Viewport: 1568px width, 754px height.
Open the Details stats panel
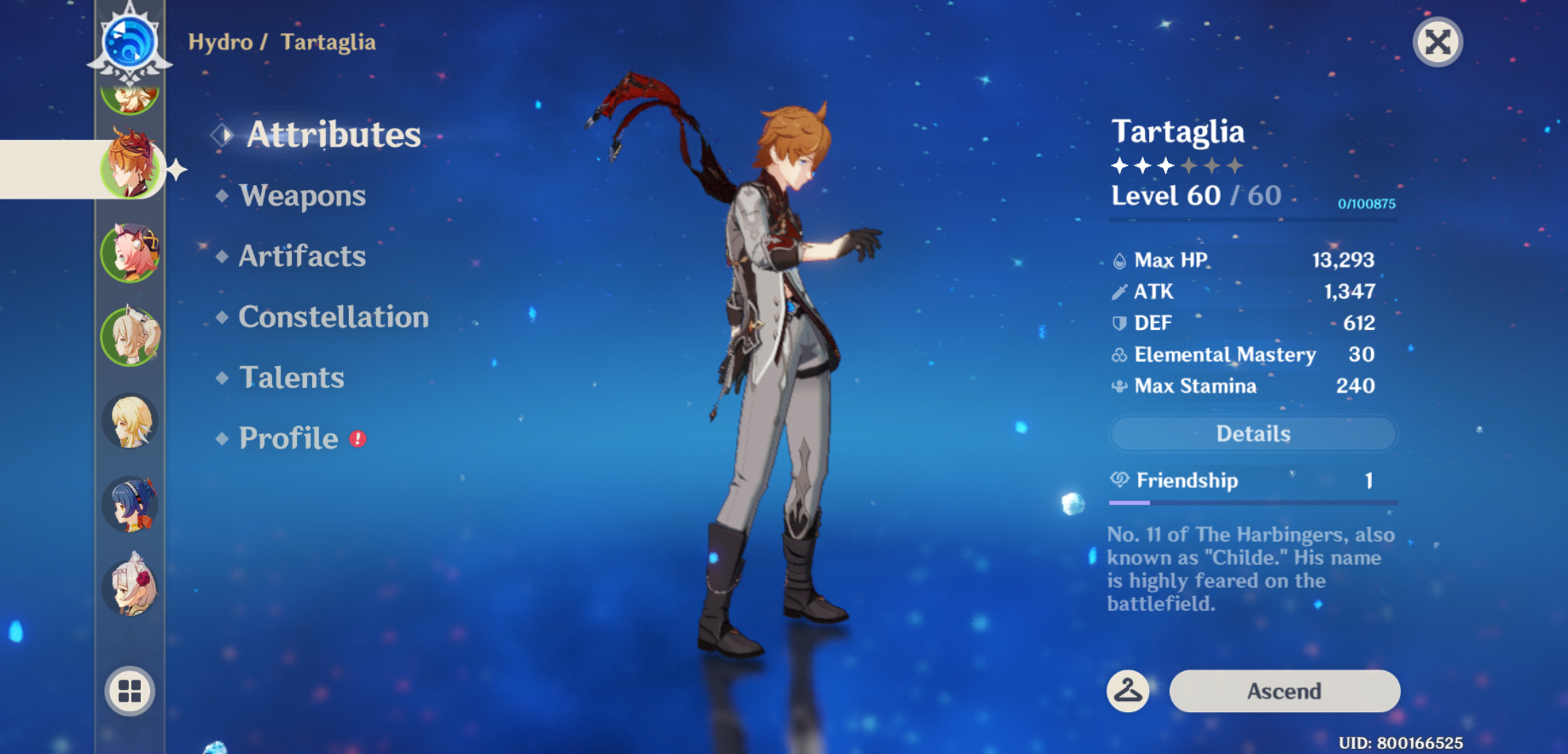pyautogui.click(x=1252, y=434)
